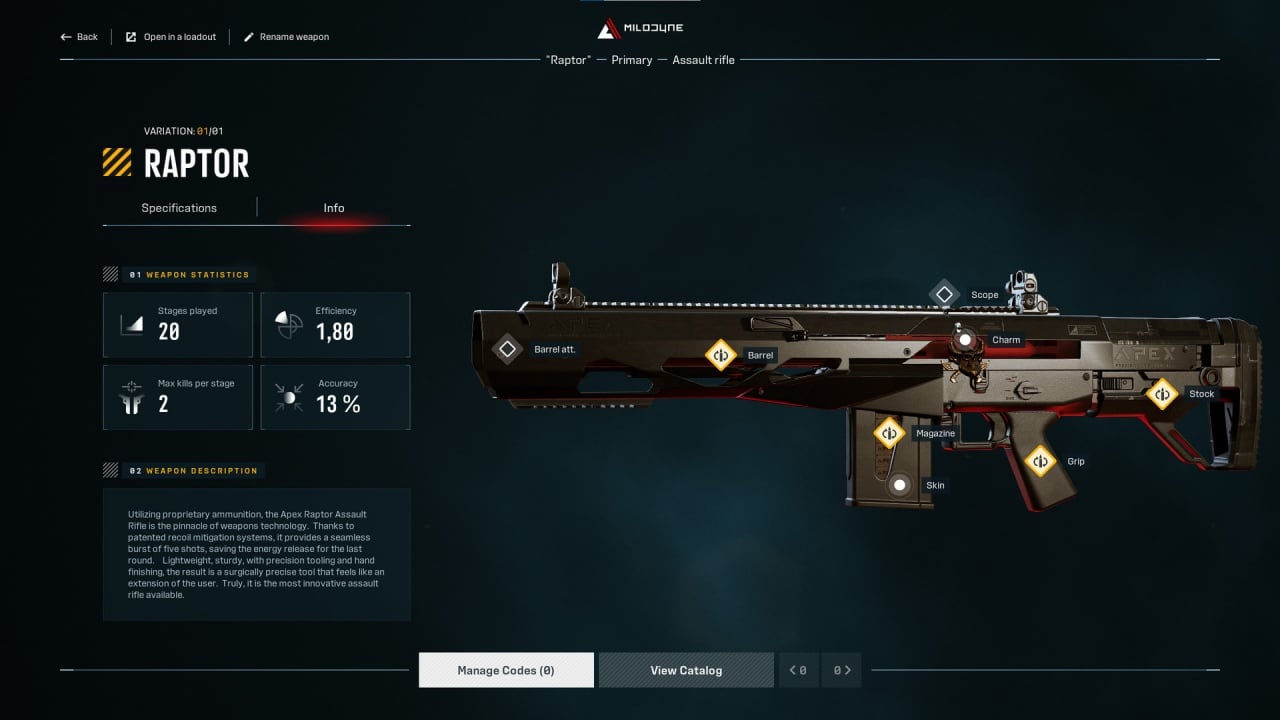Switch to the Specifications tab
1280x720 pixels.
[x=179, y=208]
